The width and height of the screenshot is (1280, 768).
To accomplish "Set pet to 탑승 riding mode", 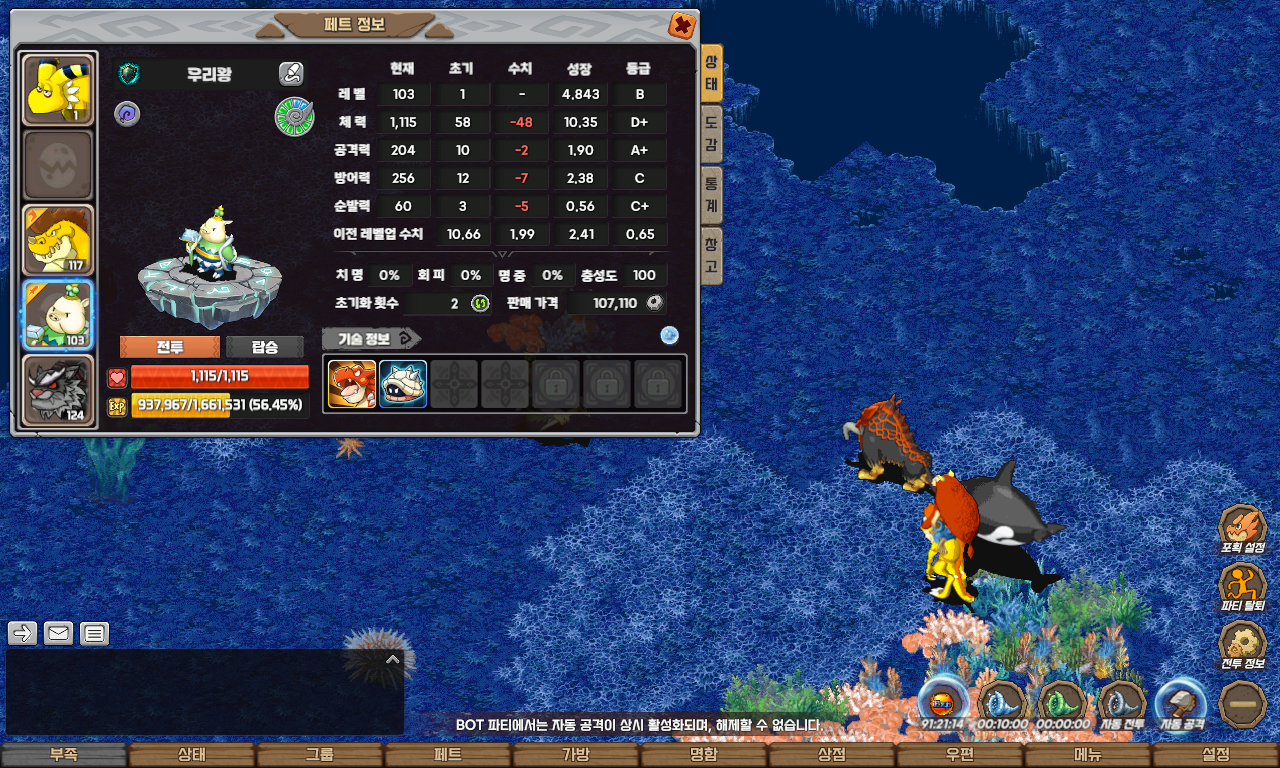I will point(265,347).
